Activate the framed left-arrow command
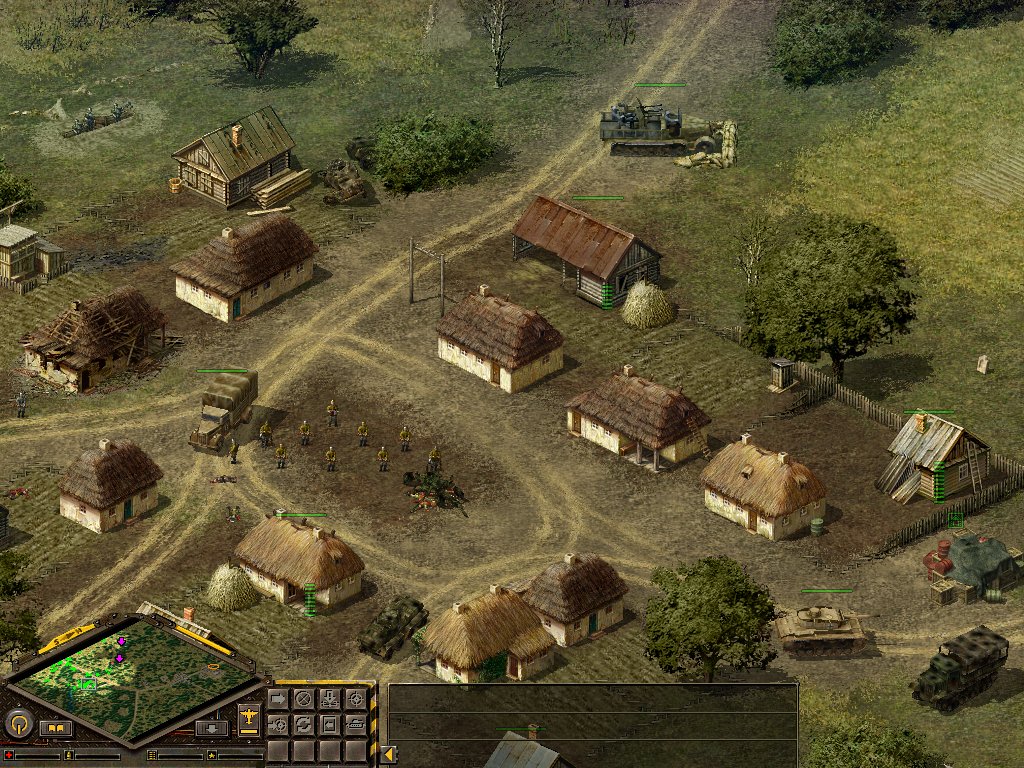Viewport: 1024px width, 768px height. pos(329,724)
